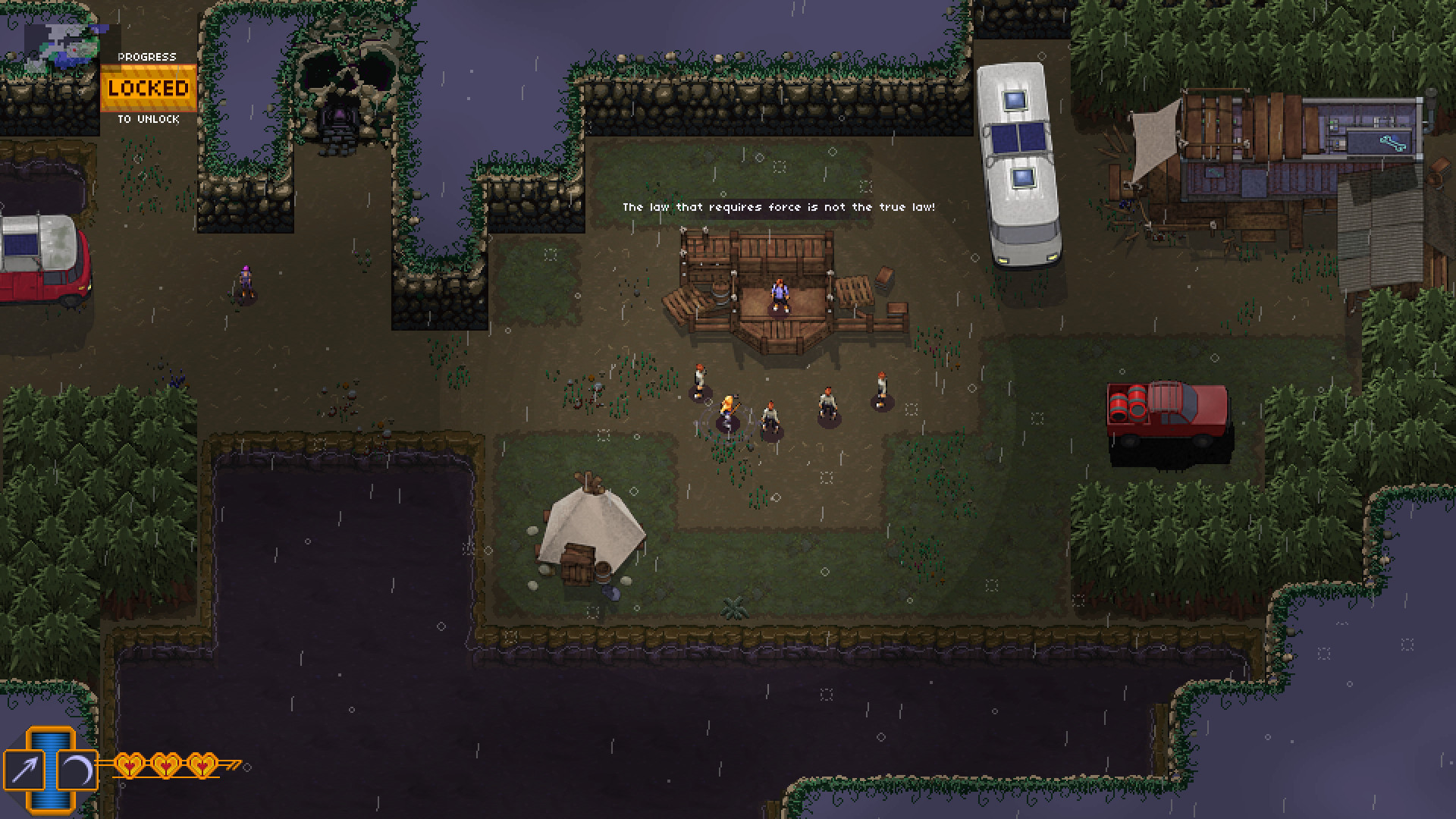Click the orange LOCKED progress badge

(x=149, y=88)
